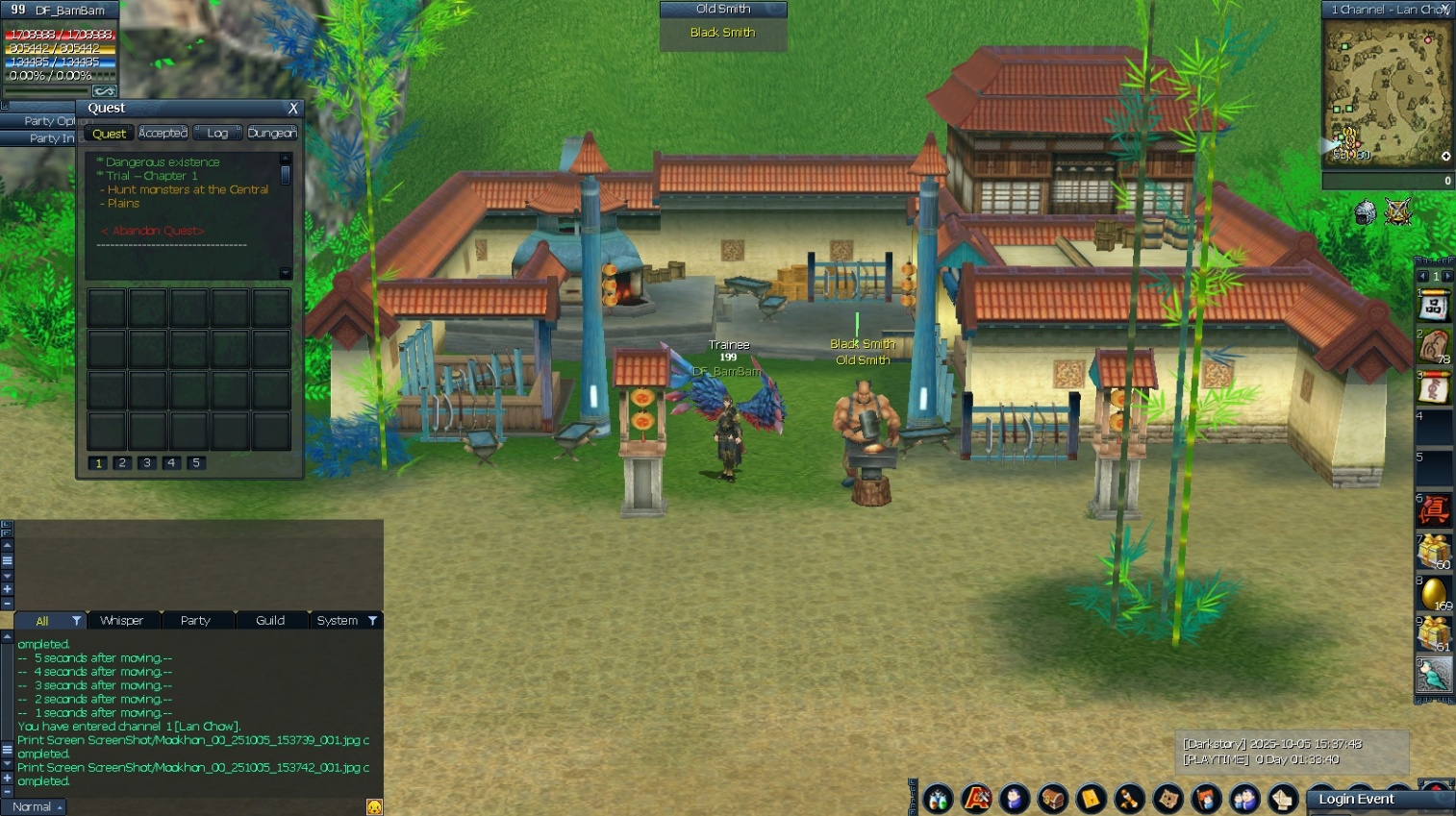Open the torn map menu icon
Screen dimensions: 1456x816
1168,798
